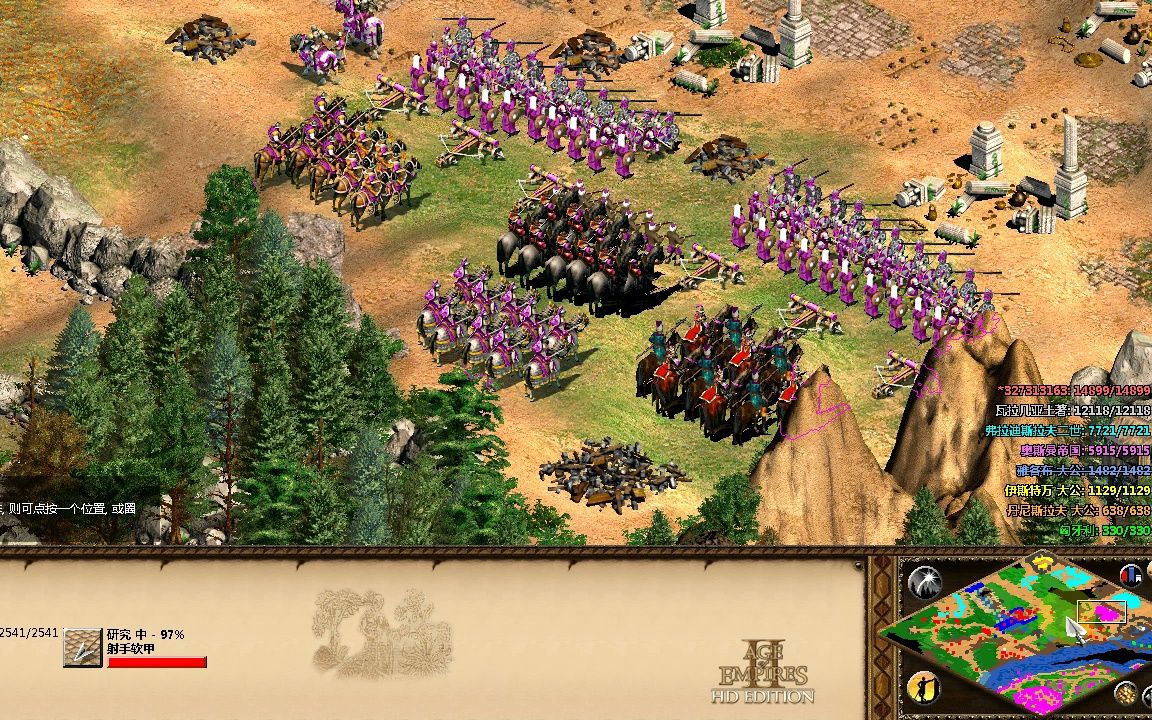Click the gold pile minimap filter button
Image resolution: width=1152 pixels, height=720 pixels.
(x=1126, y=692)
